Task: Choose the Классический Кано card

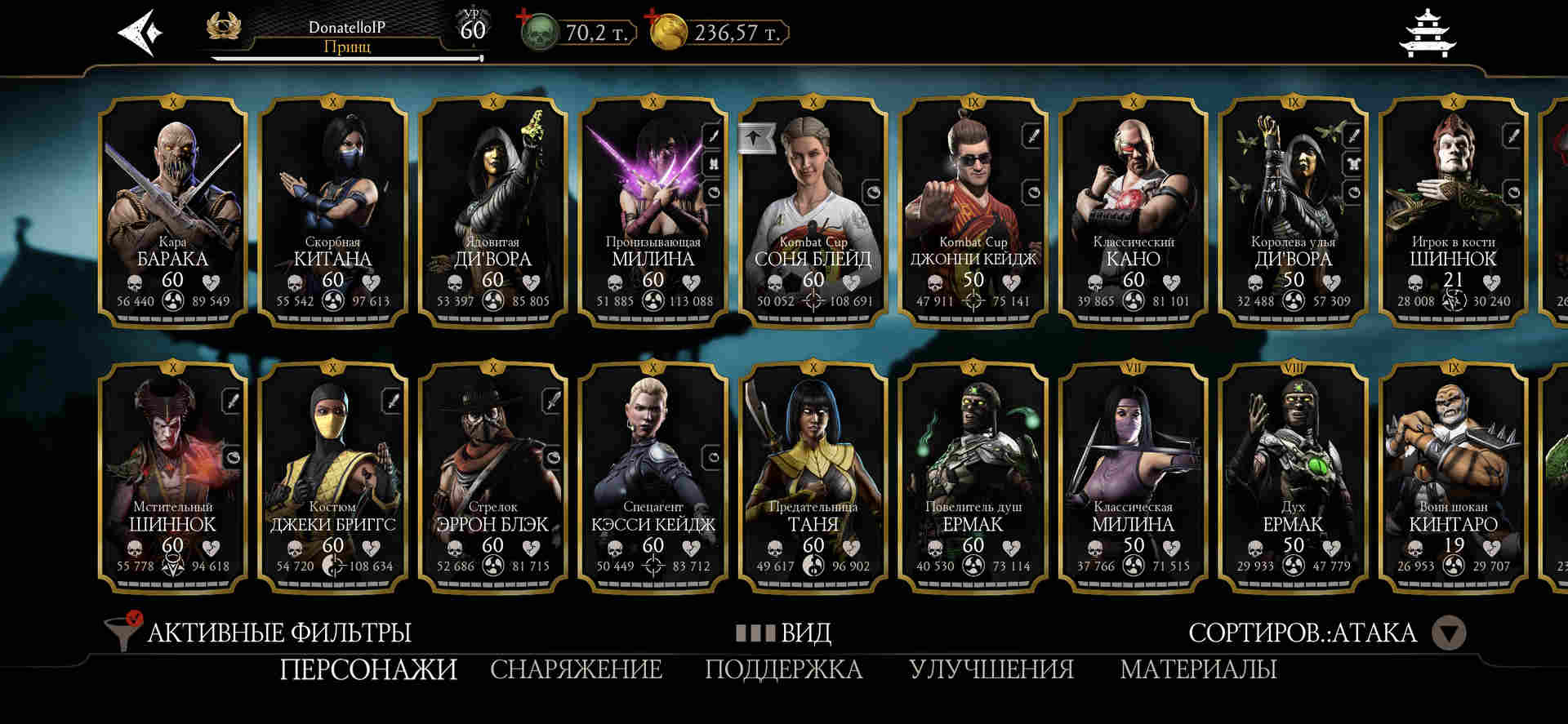Action: 1134,211
